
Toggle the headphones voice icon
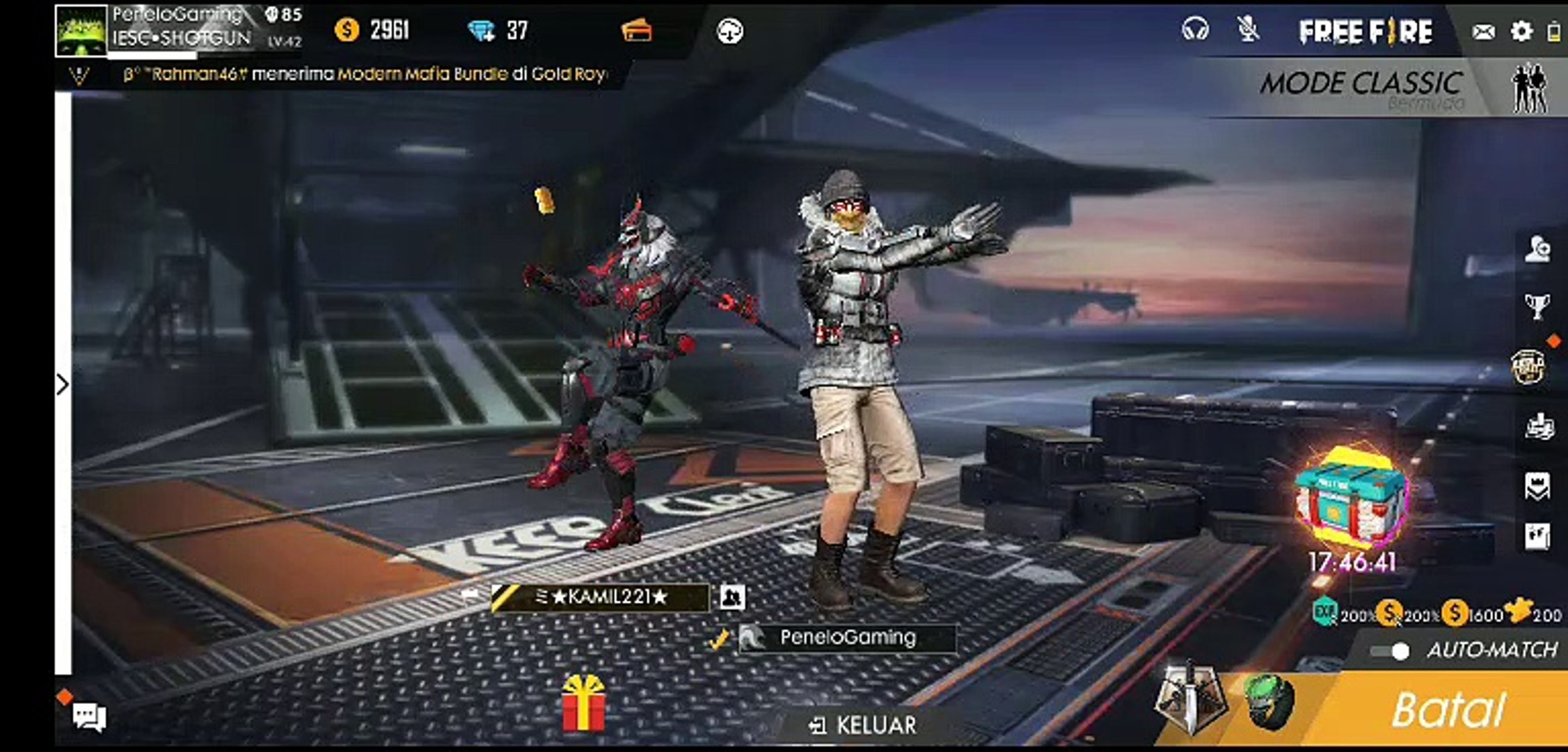(x=1195, y=30)
